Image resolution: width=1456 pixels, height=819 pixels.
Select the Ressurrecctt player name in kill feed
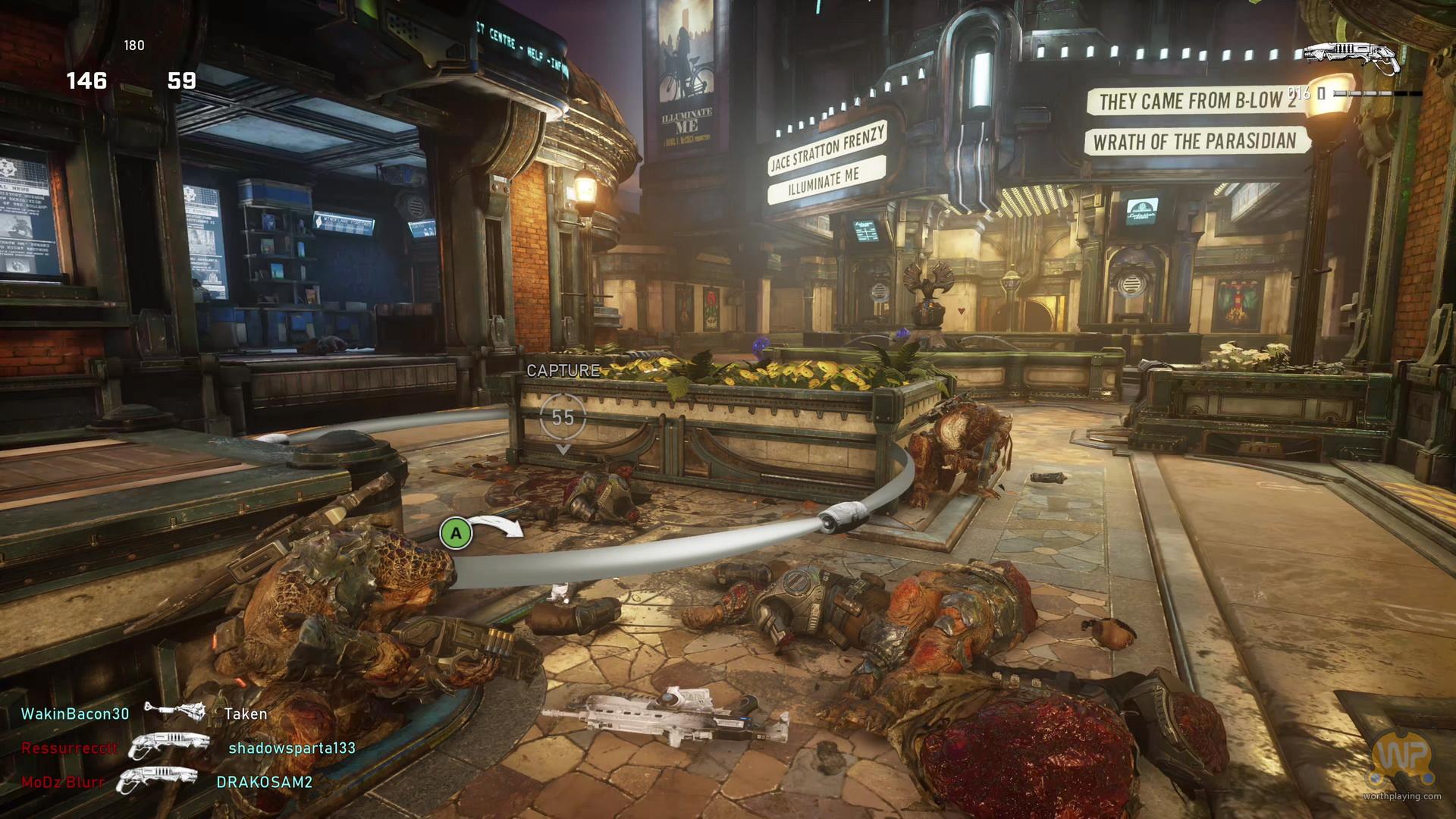tap(69, 748)
